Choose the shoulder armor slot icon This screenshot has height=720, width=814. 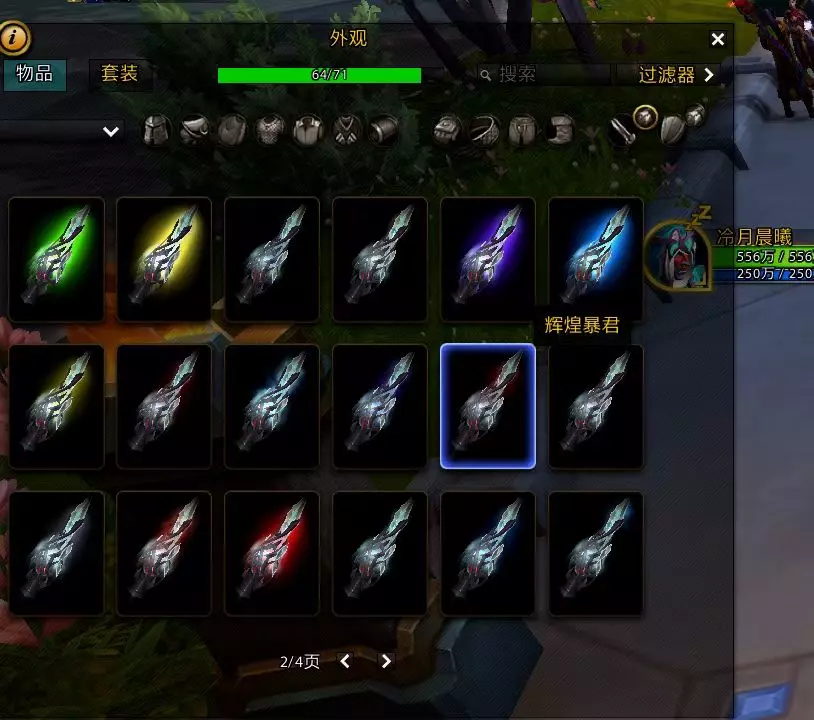[194, 130]
